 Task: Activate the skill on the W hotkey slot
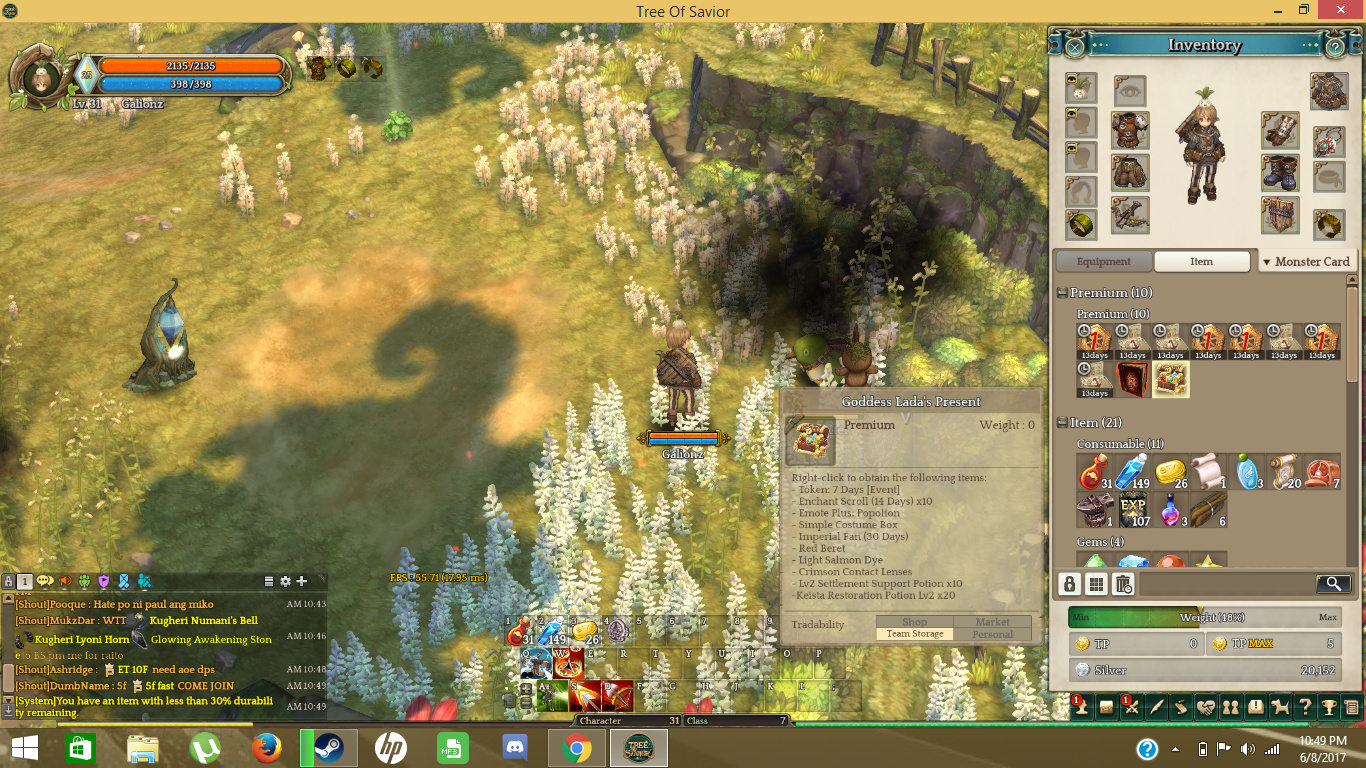point(567,664)
